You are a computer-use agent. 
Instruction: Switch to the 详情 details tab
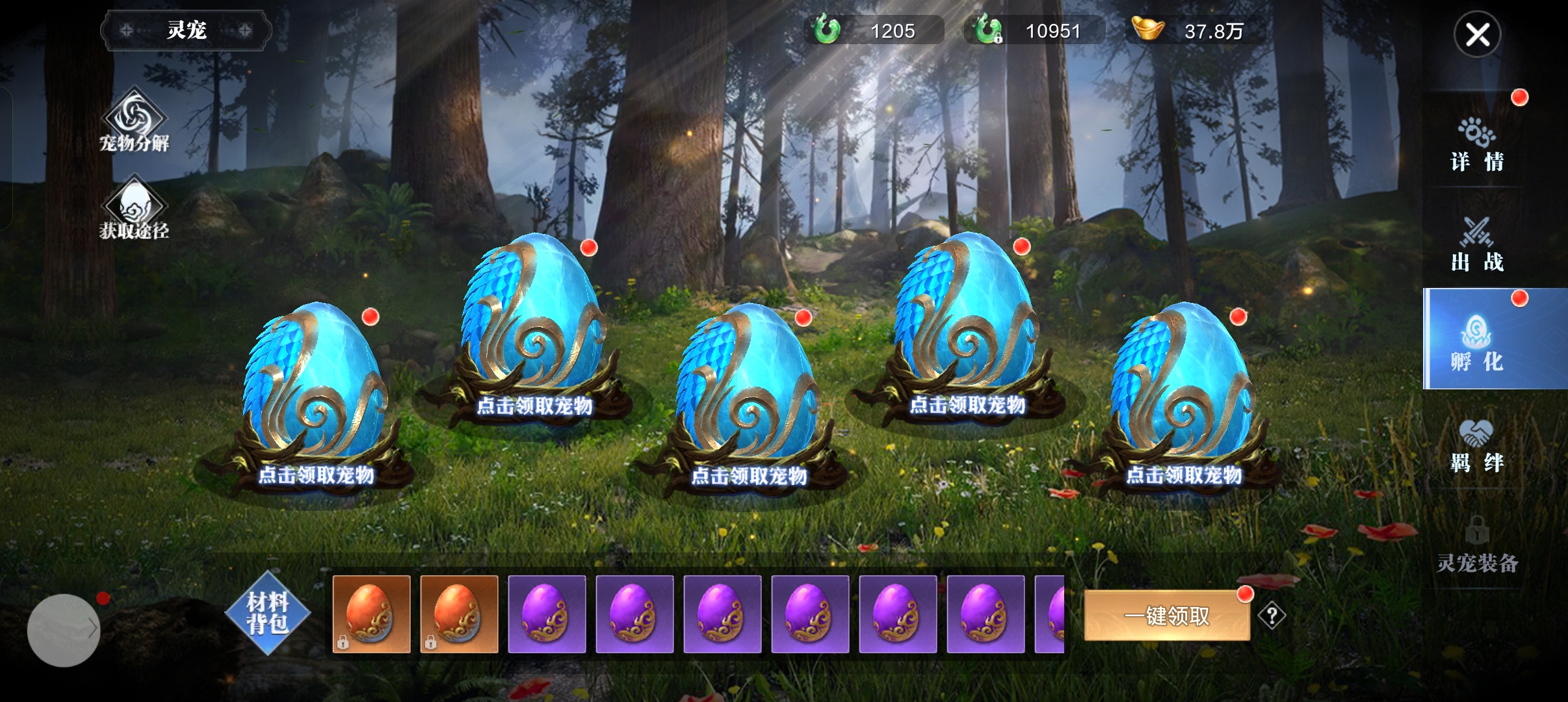(1477, 145)
